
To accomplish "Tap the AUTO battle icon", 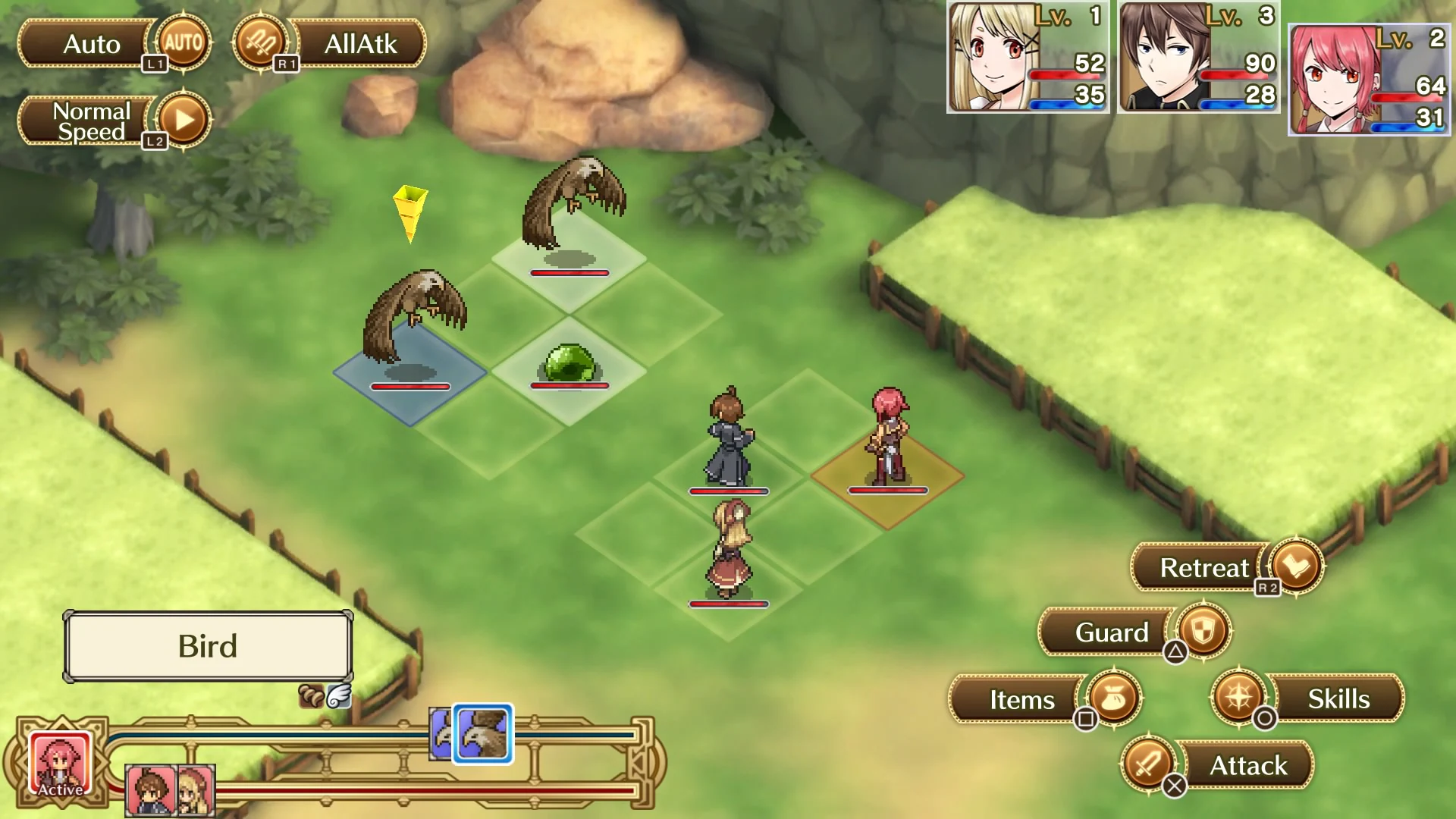I will tap(182, 44).
